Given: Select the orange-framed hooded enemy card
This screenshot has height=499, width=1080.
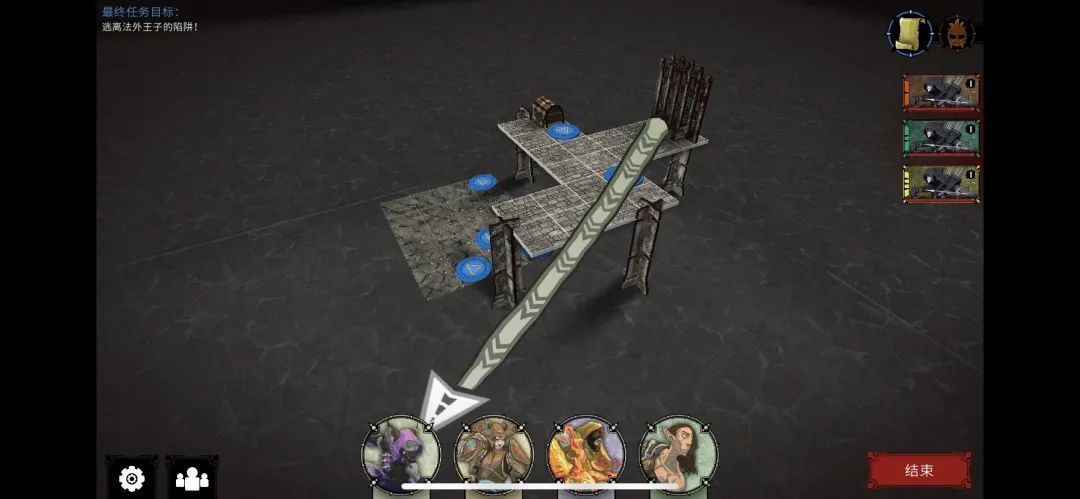Looking at the screenshot, I should pos(941,92).
